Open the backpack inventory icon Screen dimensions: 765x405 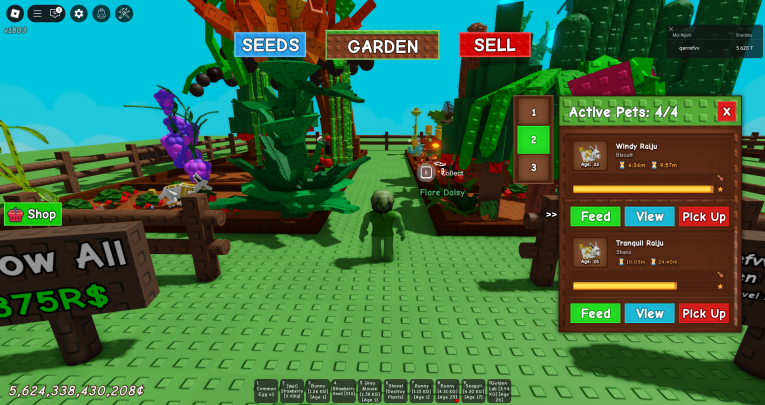[101, 13]
